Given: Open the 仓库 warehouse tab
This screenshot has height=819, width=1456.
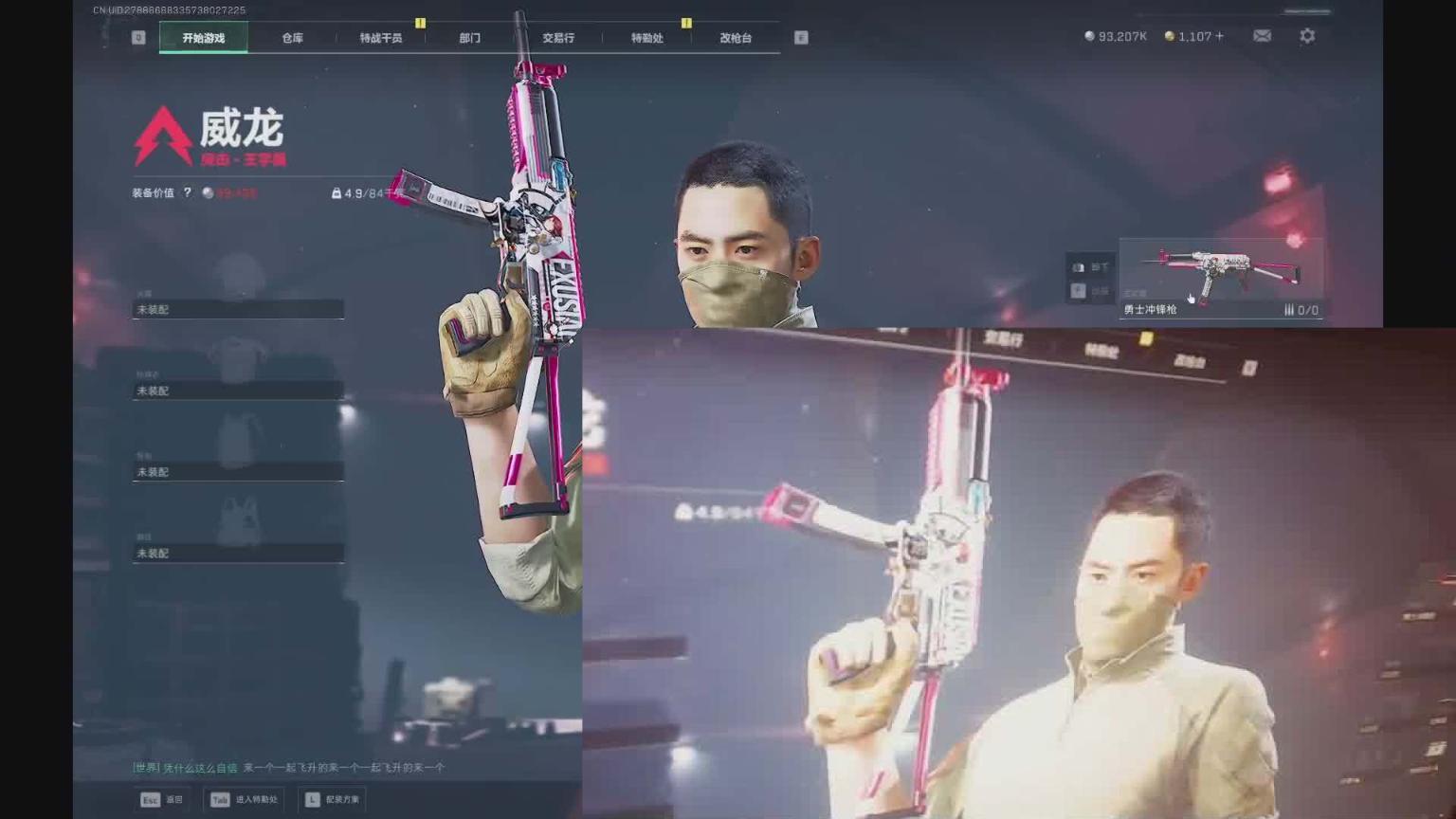Looking at the screenshot, I should coord(292,38).
